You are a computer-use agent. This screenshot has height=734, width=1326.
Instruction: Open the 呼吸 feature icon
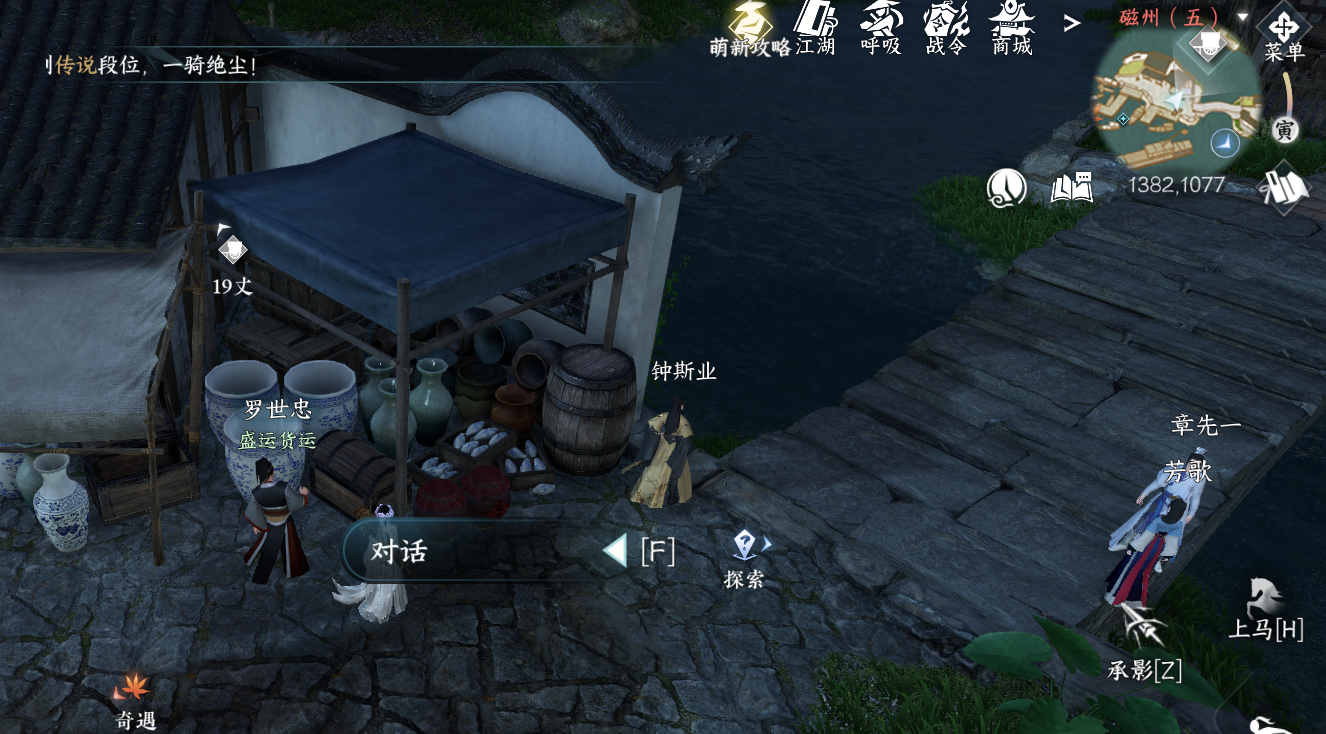[881, 26]
